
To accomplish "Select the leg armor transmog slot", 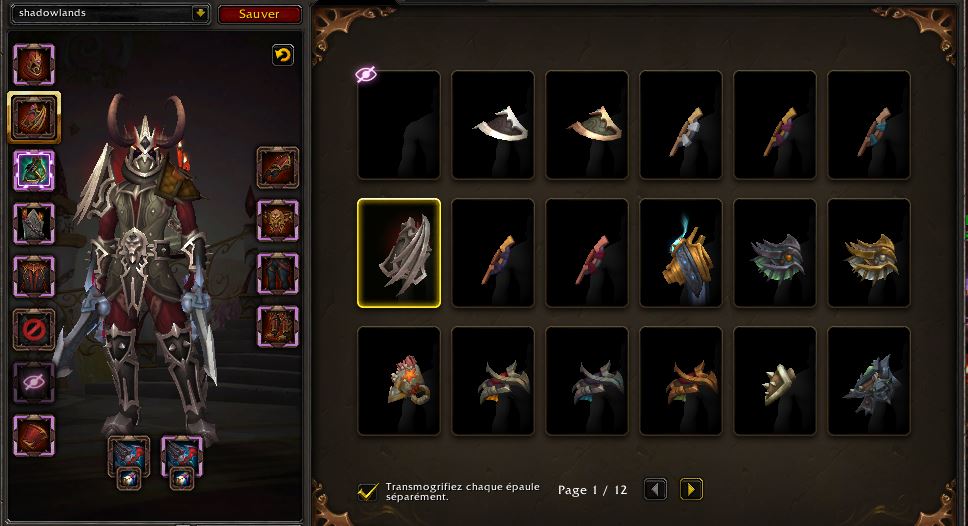I will coord(278,272).
